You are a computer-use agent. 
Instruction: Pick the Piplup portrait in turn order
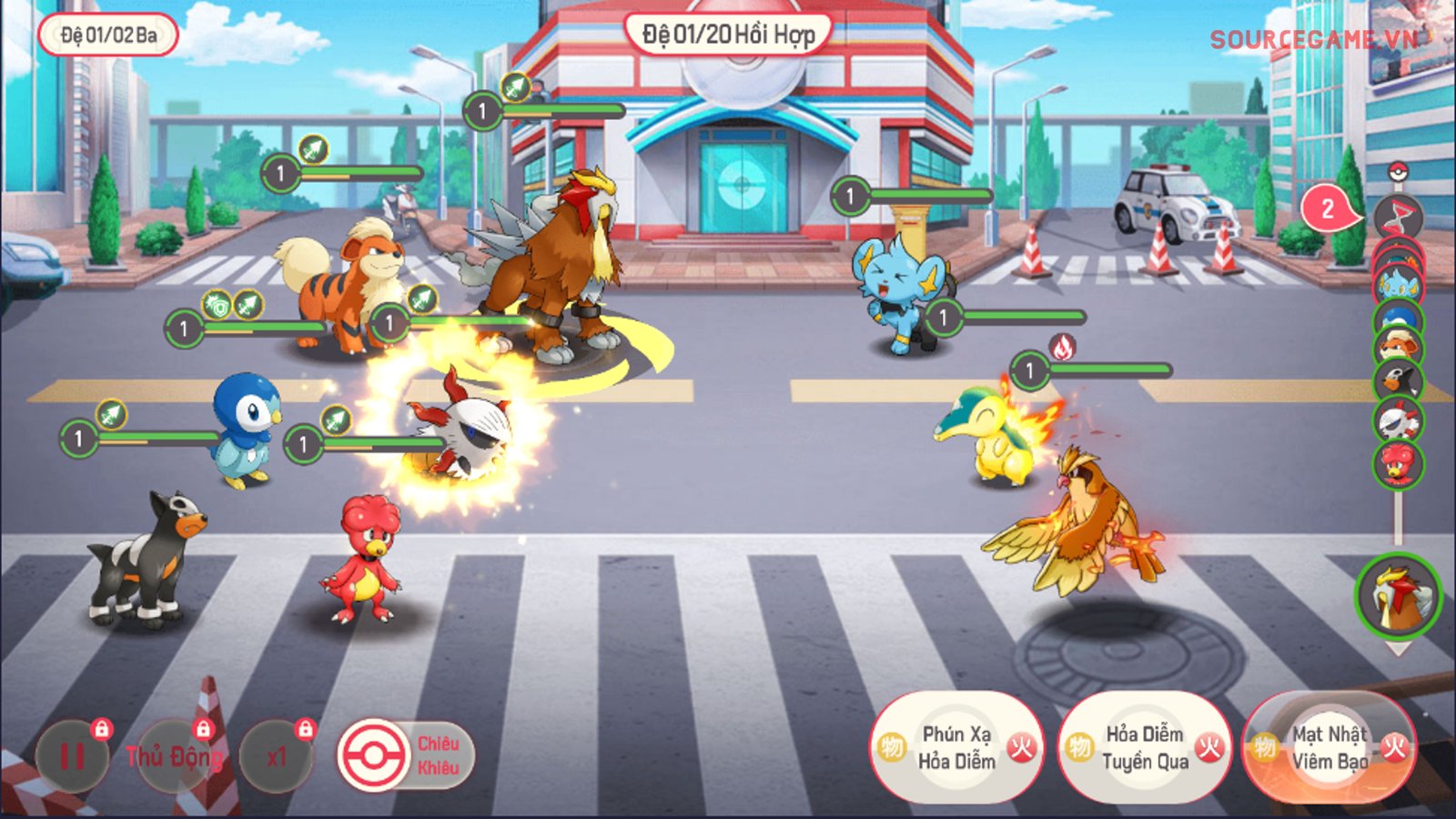pyautogui.click(x=1398, y=317)
